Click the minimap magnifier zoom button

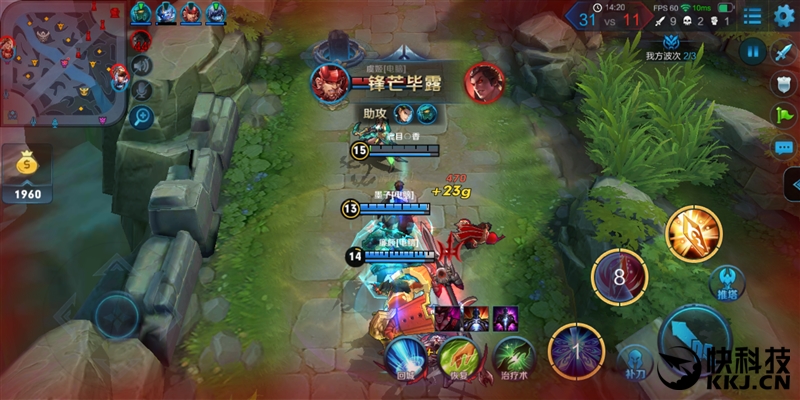tap(141, 116)
